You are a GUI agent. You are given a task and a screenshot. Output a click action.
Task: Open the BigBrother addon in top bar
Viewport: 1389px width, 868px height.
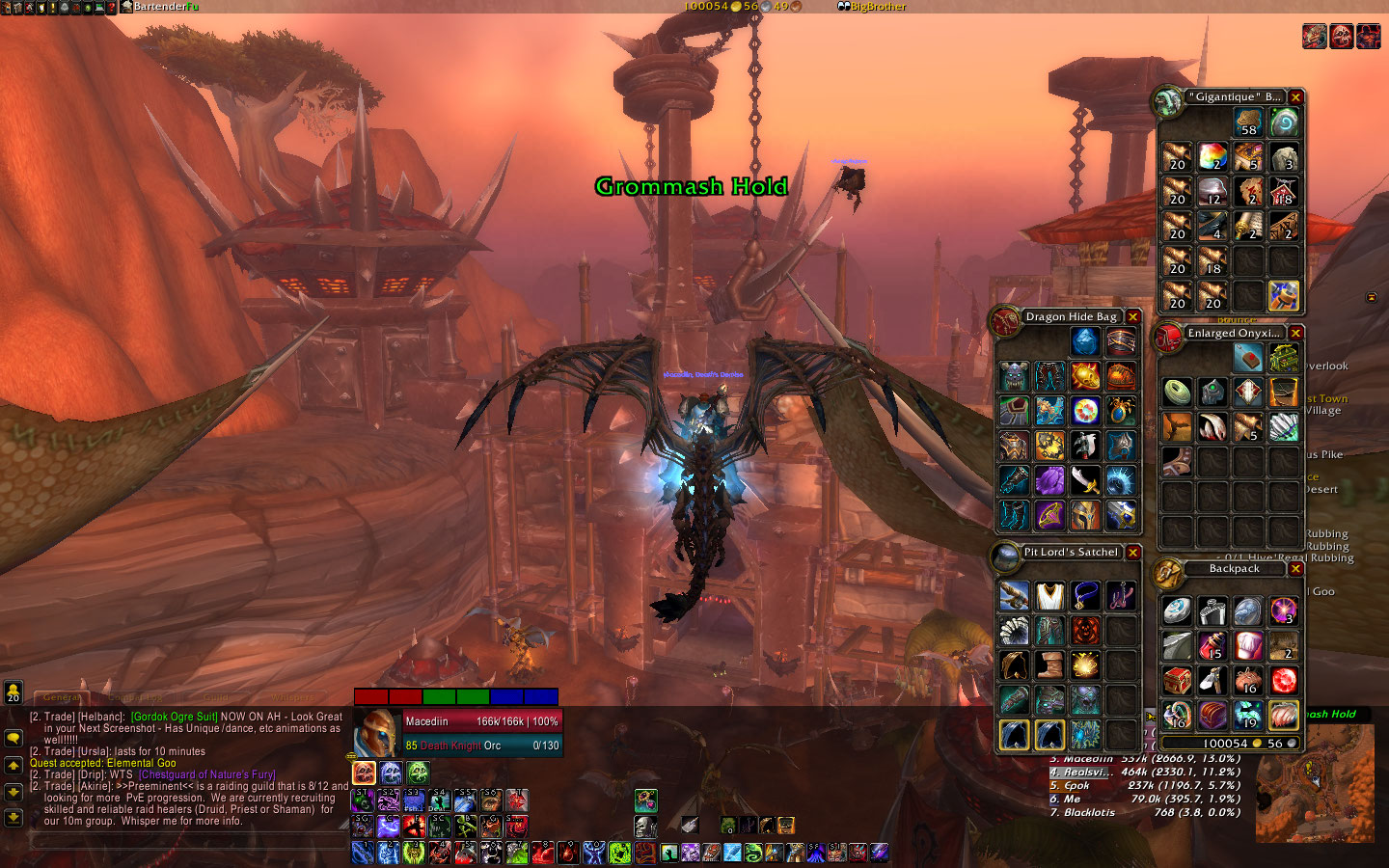pos(872,7)
